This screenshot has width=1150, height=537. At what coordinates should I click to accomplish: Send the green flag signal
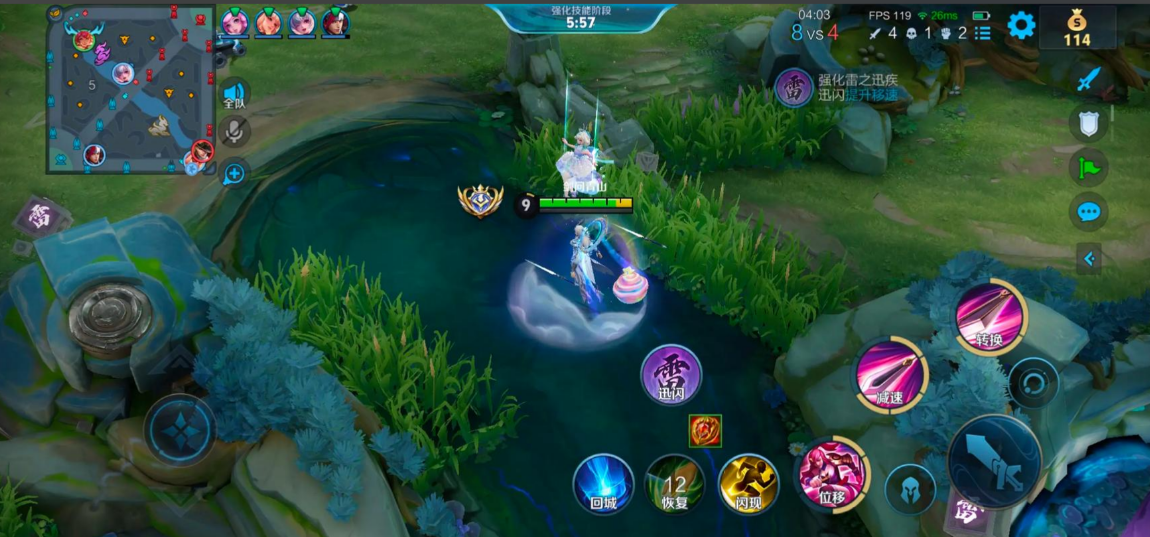1088,167
